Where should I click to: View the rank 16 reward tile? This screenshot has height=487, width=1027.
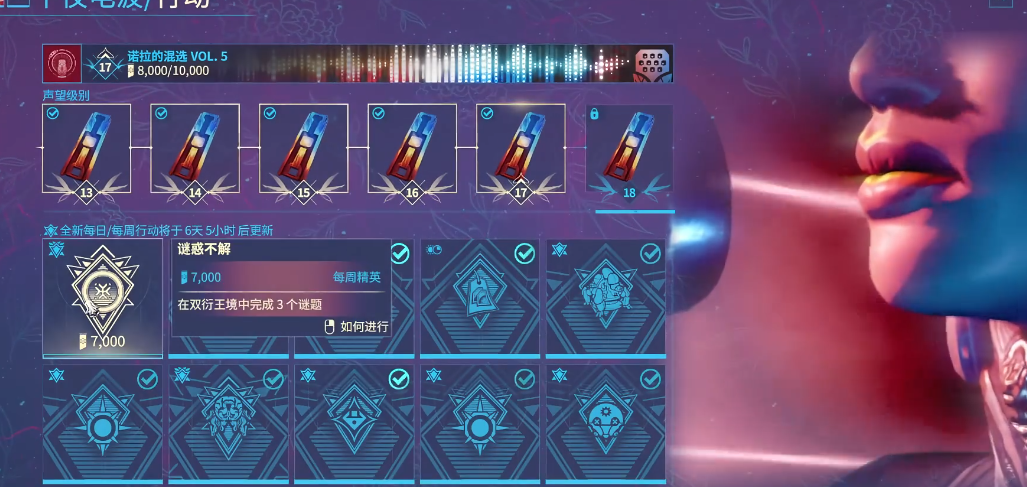[412, 148]
